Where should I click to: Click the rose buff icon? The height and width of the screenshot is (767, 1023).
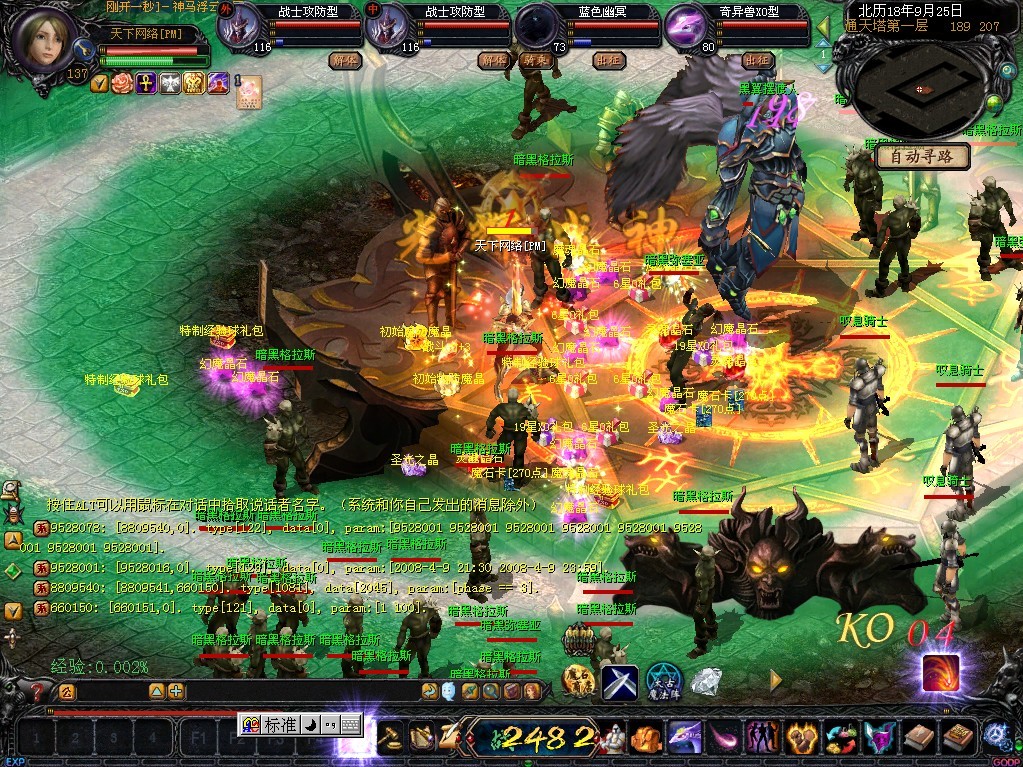(x=122, y=82)
